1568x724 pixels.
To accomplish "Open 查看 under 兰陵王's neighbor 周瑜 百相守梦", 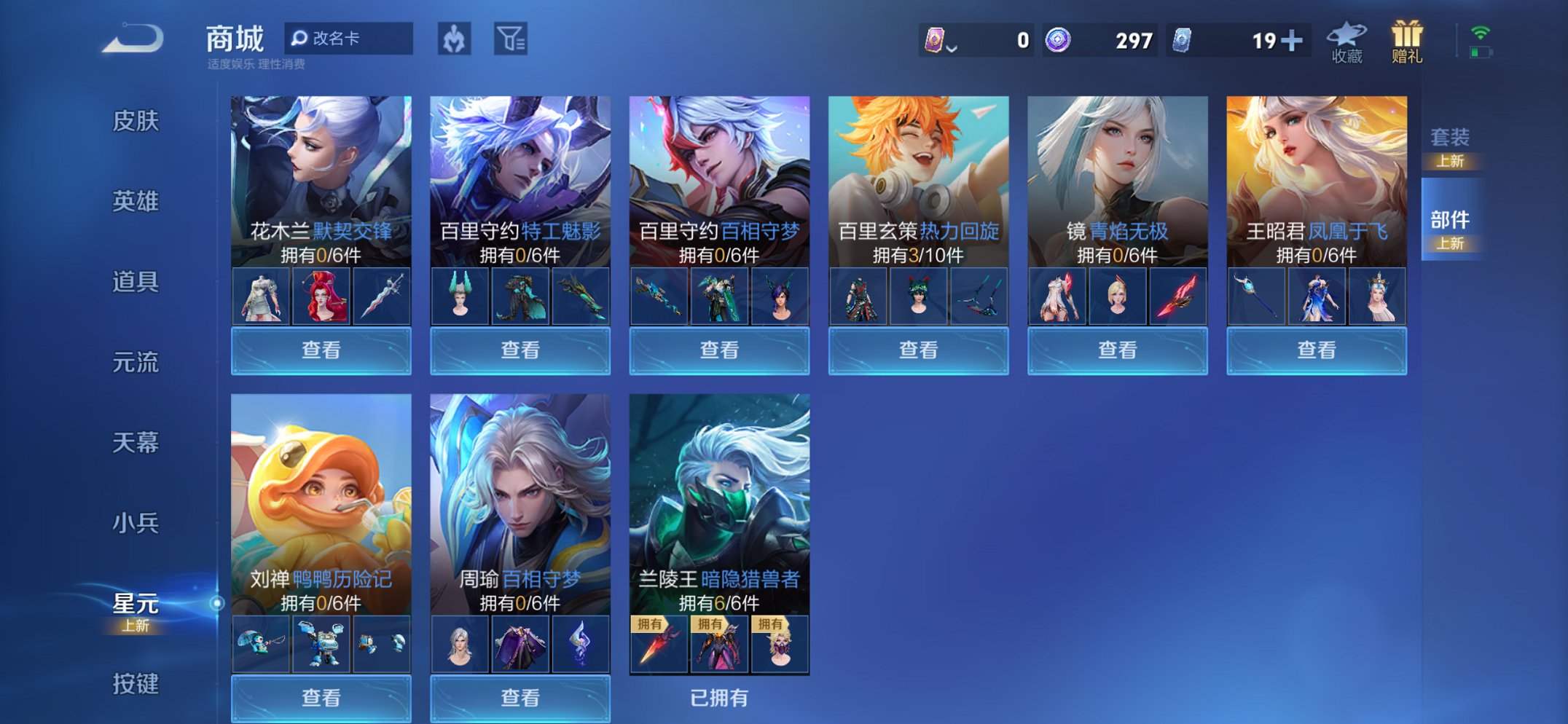I will click(520, 699).
